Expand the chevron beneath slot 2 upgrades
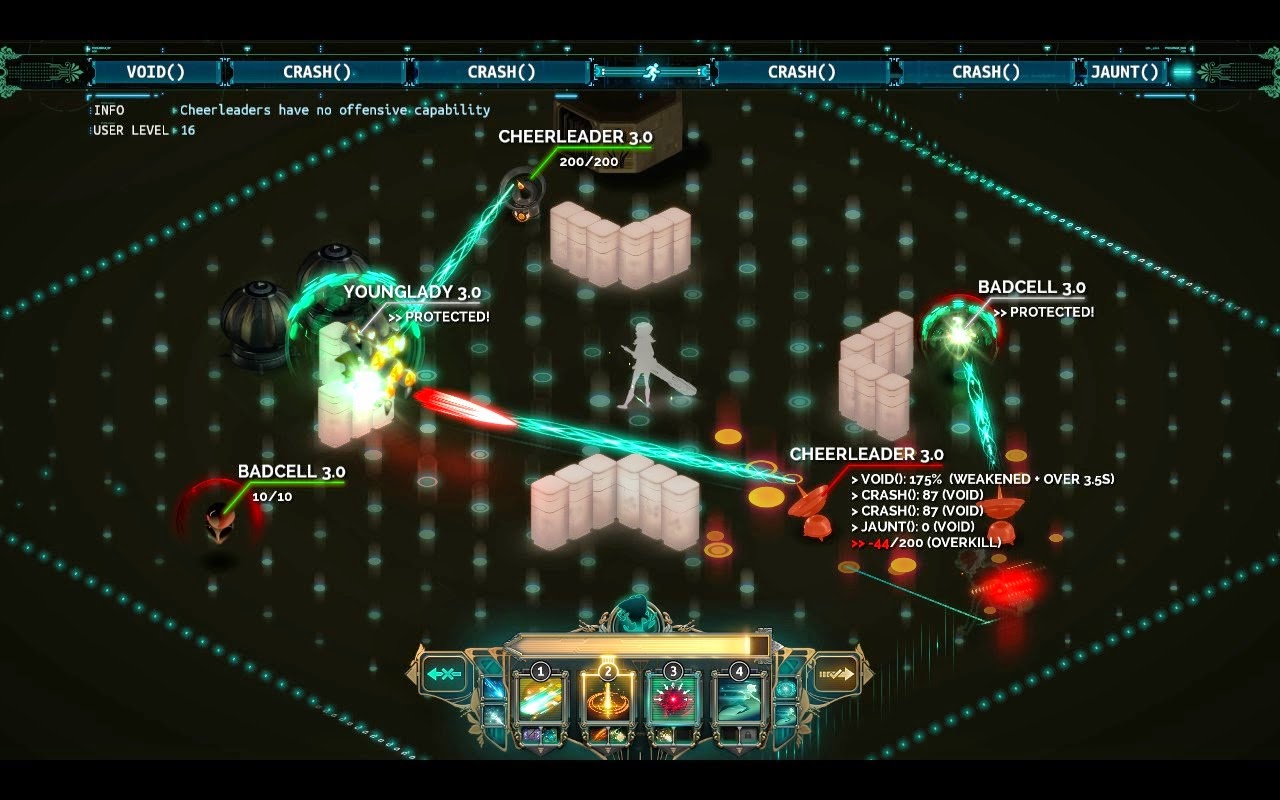 pos(608,749)
